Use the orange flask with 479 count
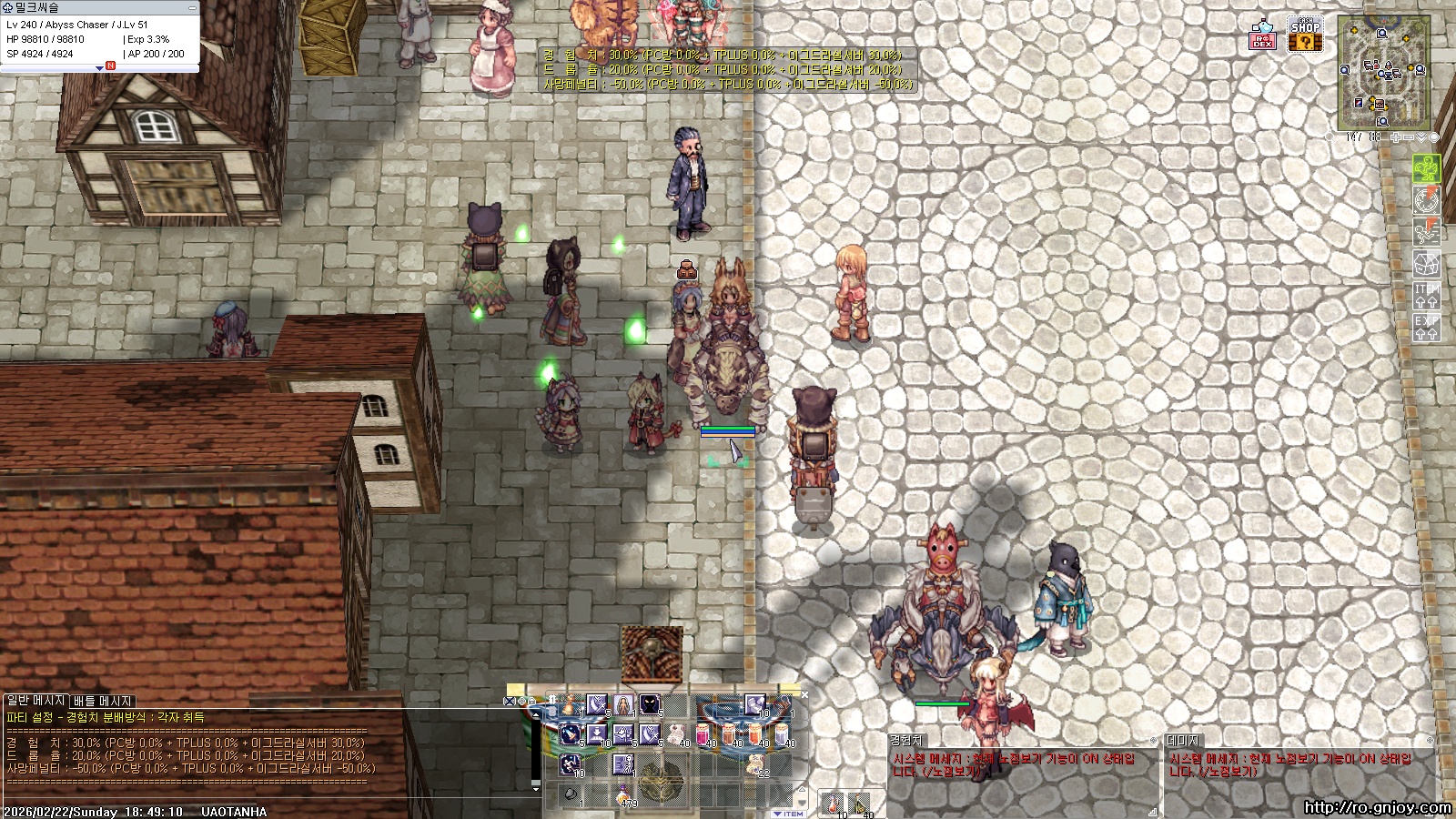This screenshot has height=819, width=1456. [624, 794]
